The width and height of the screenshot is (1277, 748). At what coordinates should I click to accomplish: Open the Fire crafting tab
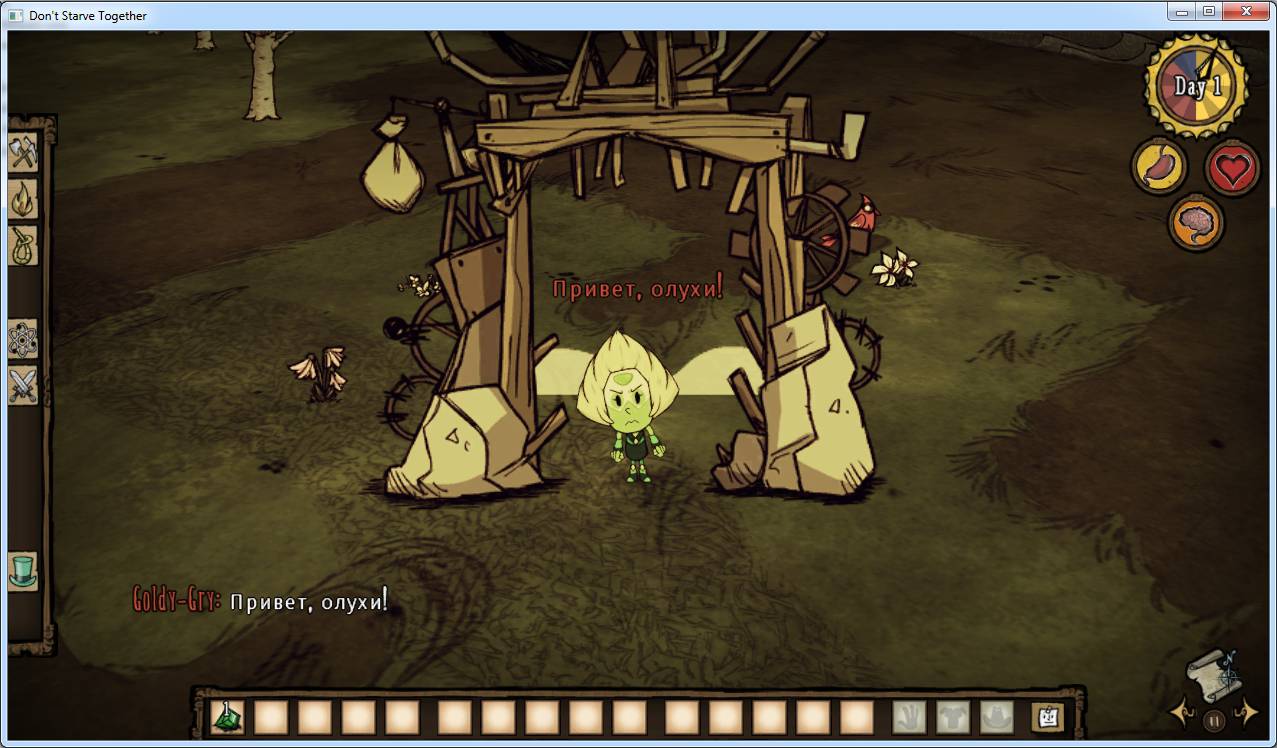(x=23, y=199)
